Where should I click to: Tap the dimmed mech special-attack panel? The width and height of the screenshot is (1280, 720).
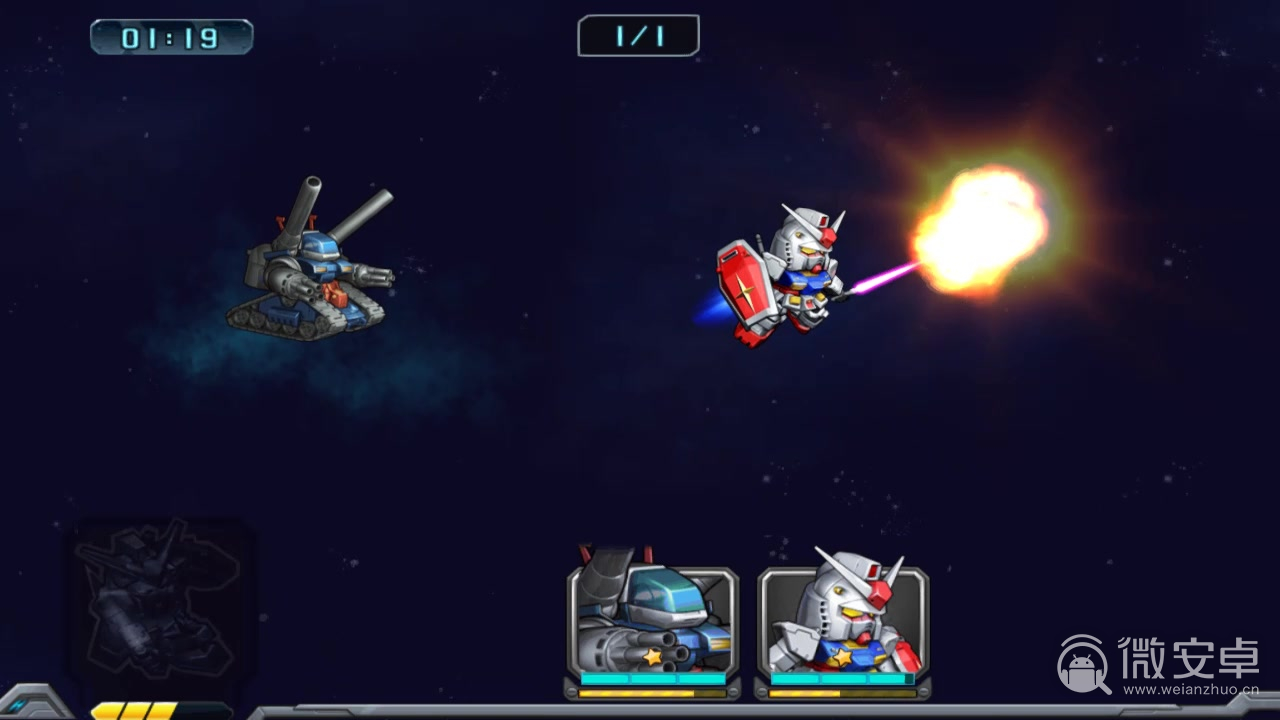(160, 600)
